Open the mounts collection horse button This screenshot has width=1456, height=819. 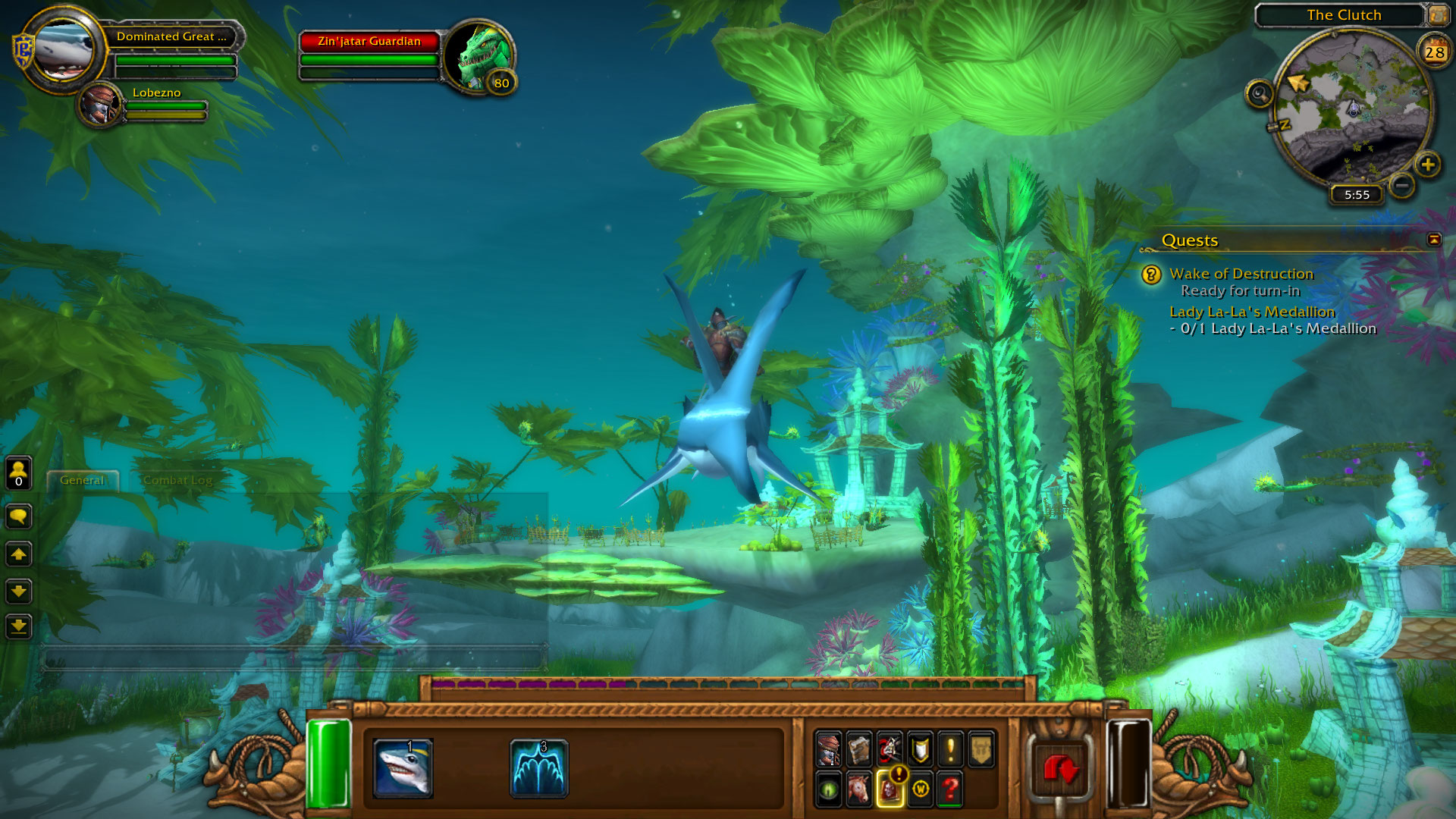click(x=859, y=789)
